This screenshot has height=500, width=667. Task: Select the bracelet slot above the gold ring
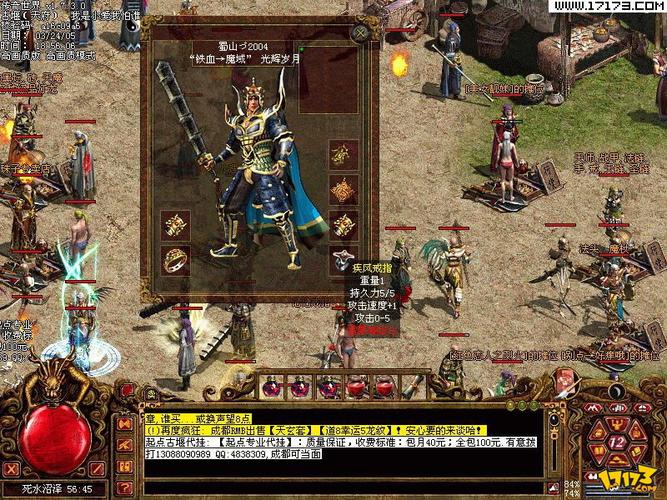pyautogui.click(x=176, y=225)
